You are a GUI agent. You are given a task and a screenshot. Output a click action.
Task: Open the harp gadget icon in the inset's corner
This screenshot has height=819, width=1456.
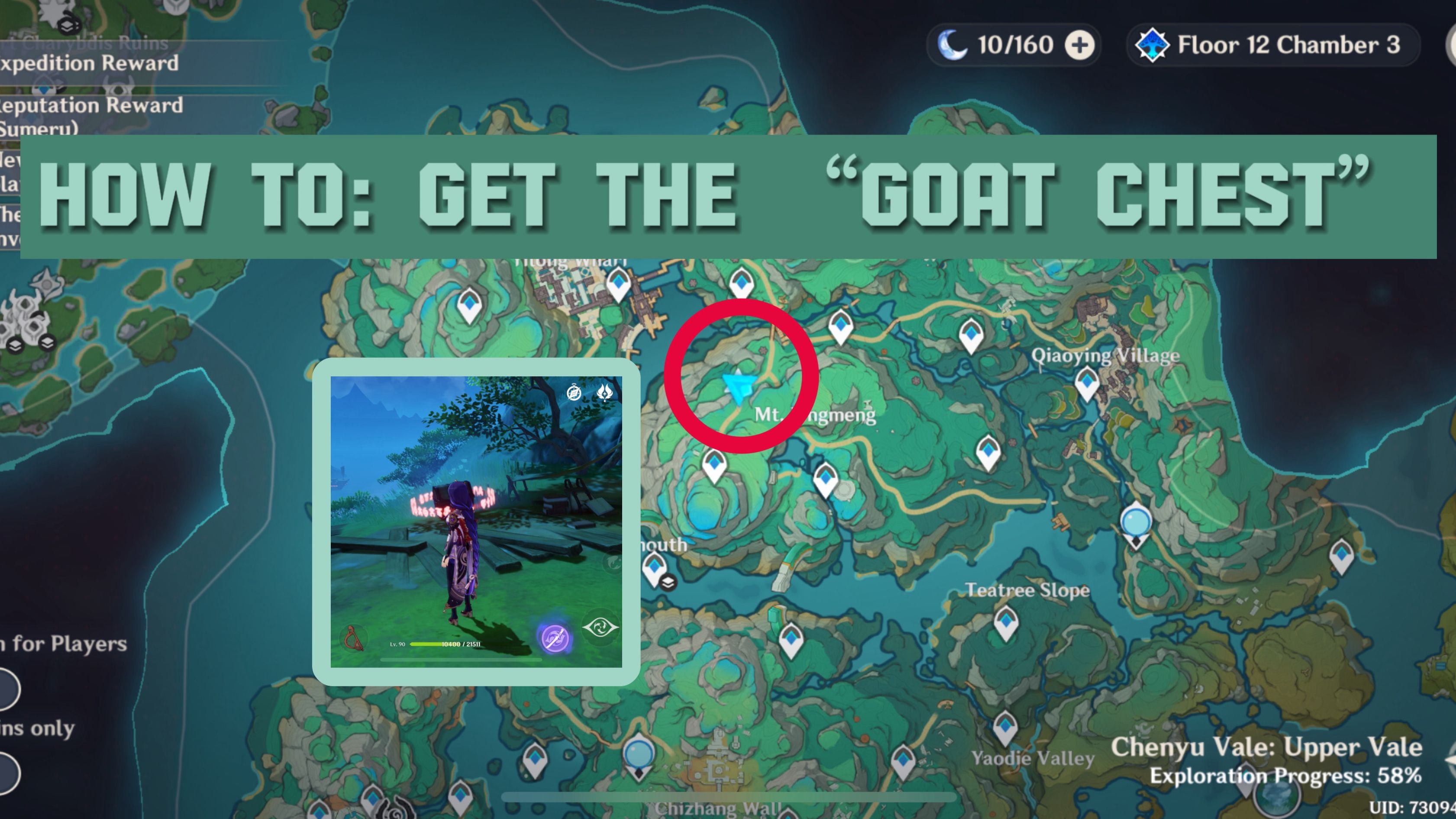click(353, 638)
